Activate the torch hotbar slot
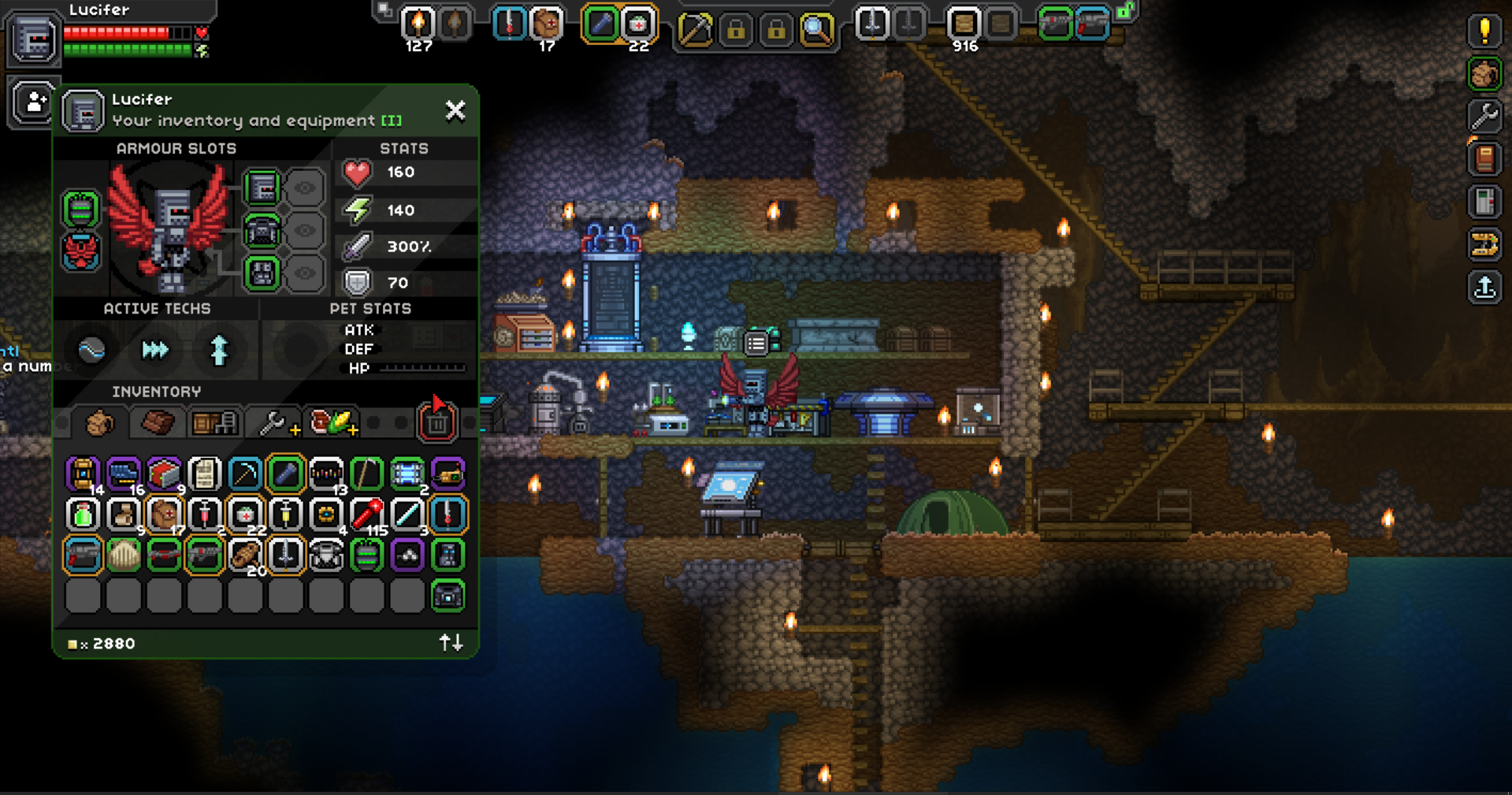 coord(418,24)
